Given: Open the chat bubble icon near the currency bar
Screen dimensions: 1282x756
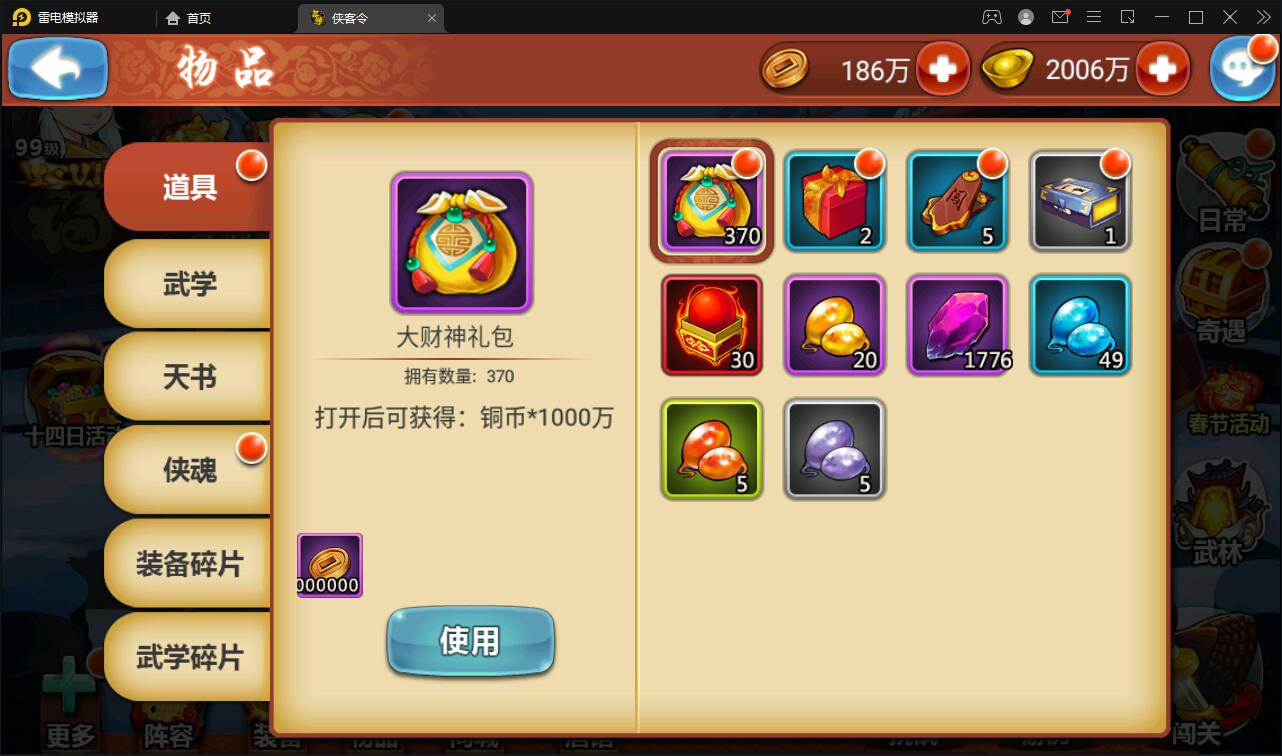Looking at the screenshot, I should pyautogui.click(x=1243, y=68).
